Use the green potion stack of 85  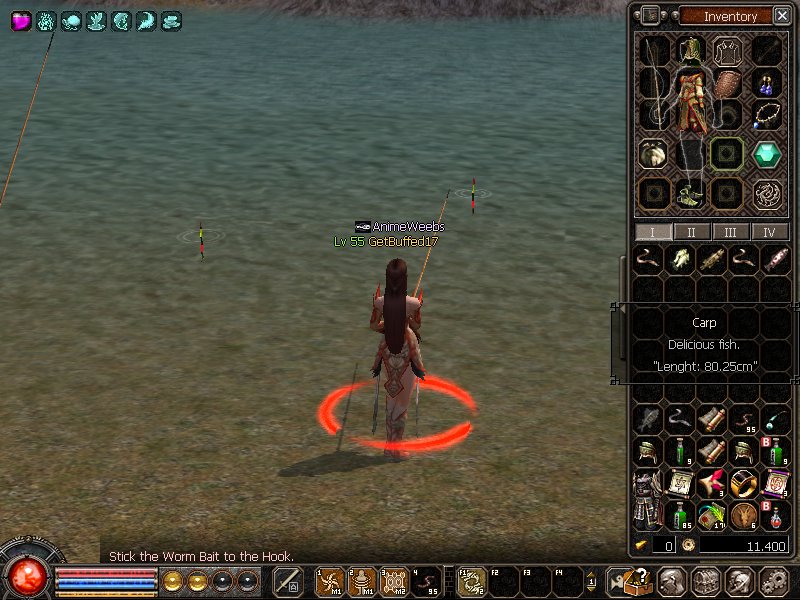pyautogui.click(x=681, y=516)
